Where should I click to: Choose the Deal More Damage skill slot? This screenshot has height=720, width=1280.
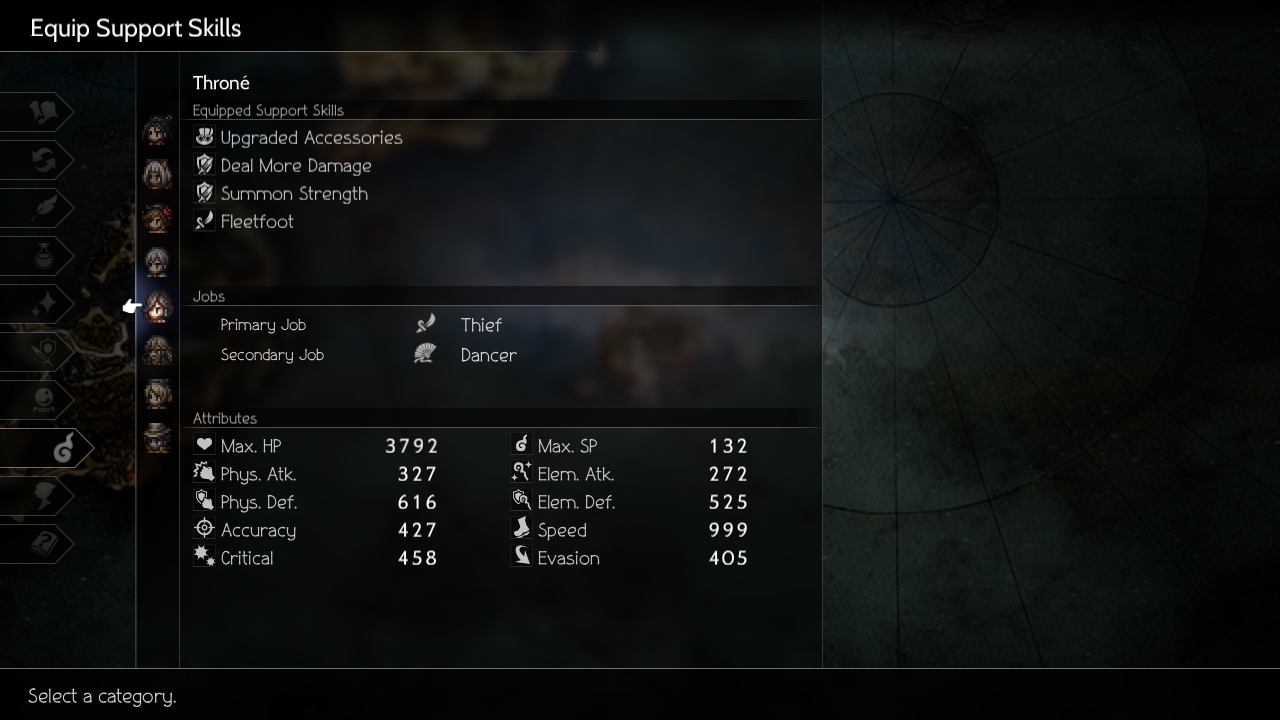click(295, 166)
